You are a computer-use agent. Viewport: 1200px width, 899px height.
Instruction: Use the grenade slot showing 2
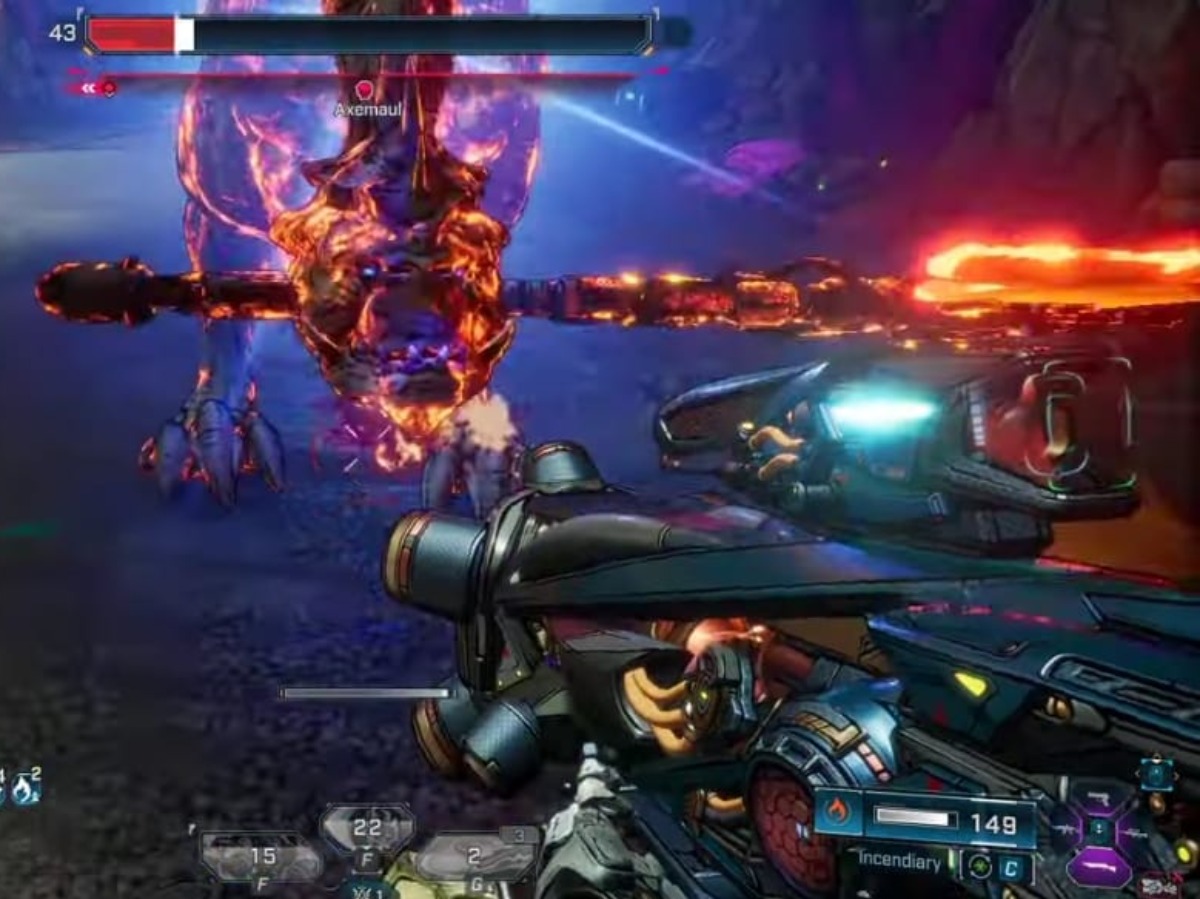coord(476,856)
